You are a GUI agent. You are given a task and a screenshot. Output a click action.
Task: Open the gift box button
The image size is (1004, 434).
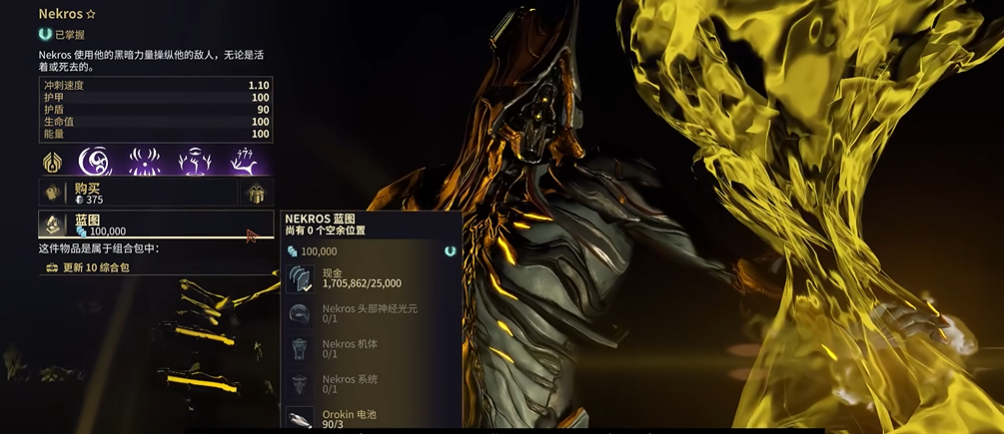[254, 193]
